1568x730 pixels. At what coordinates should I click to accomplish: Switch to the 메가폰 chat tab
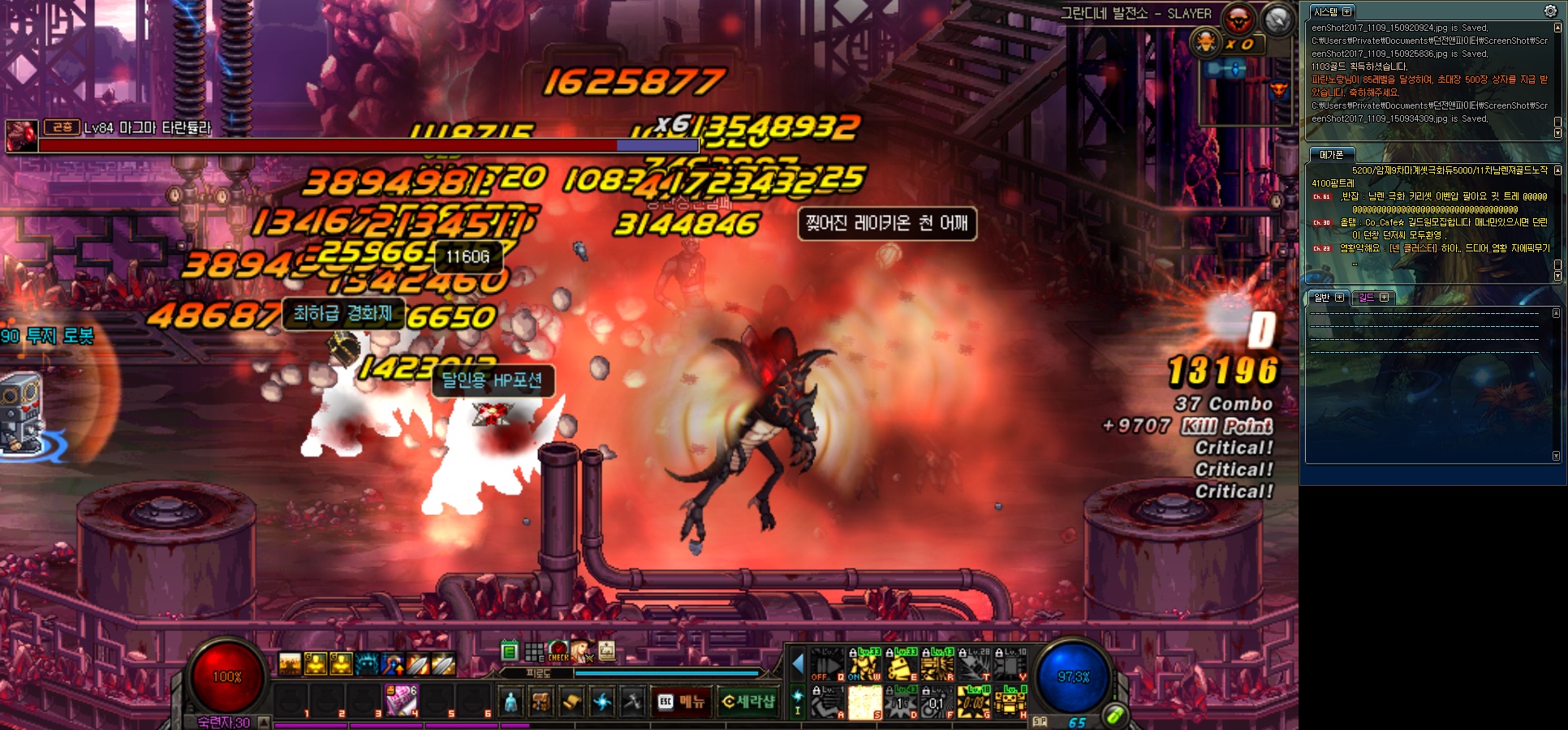(1331, 155)
